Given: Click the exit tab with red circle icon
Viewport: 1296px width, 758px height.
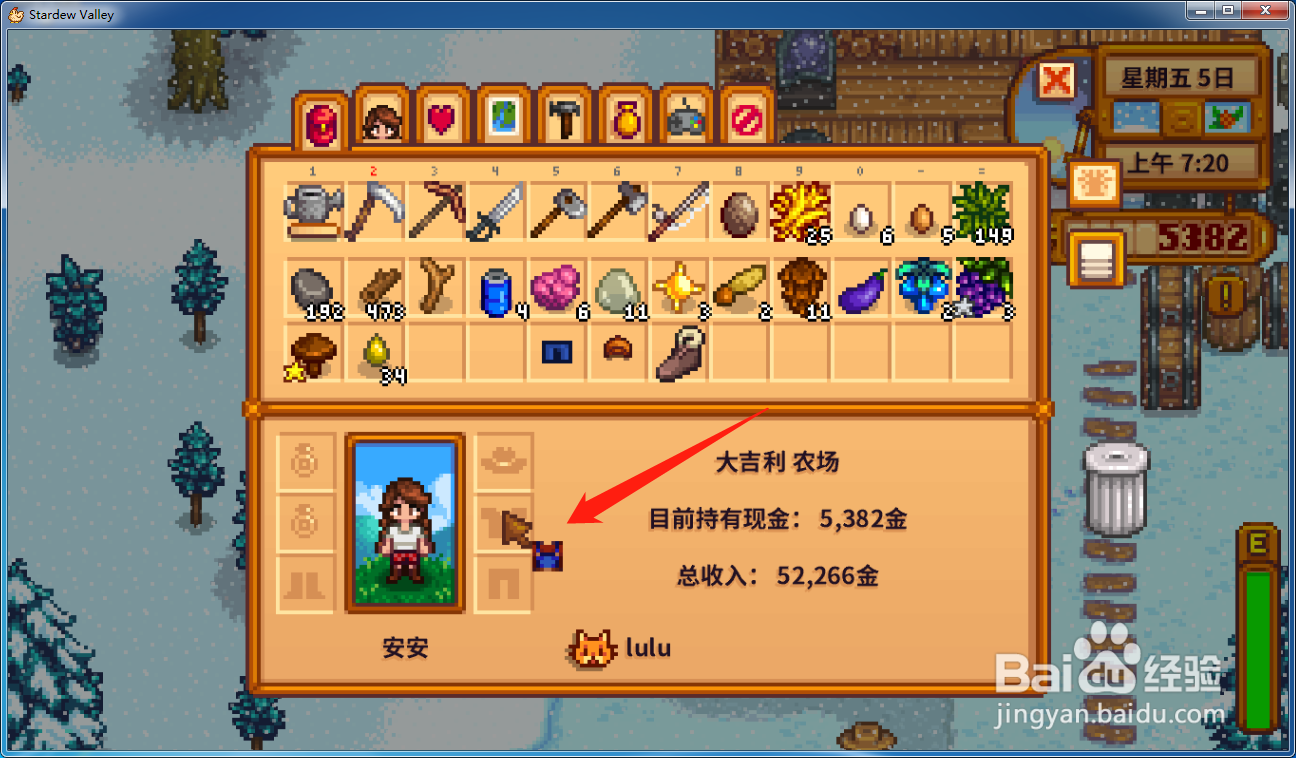Looking at the screenshot, I should point(746,118).
